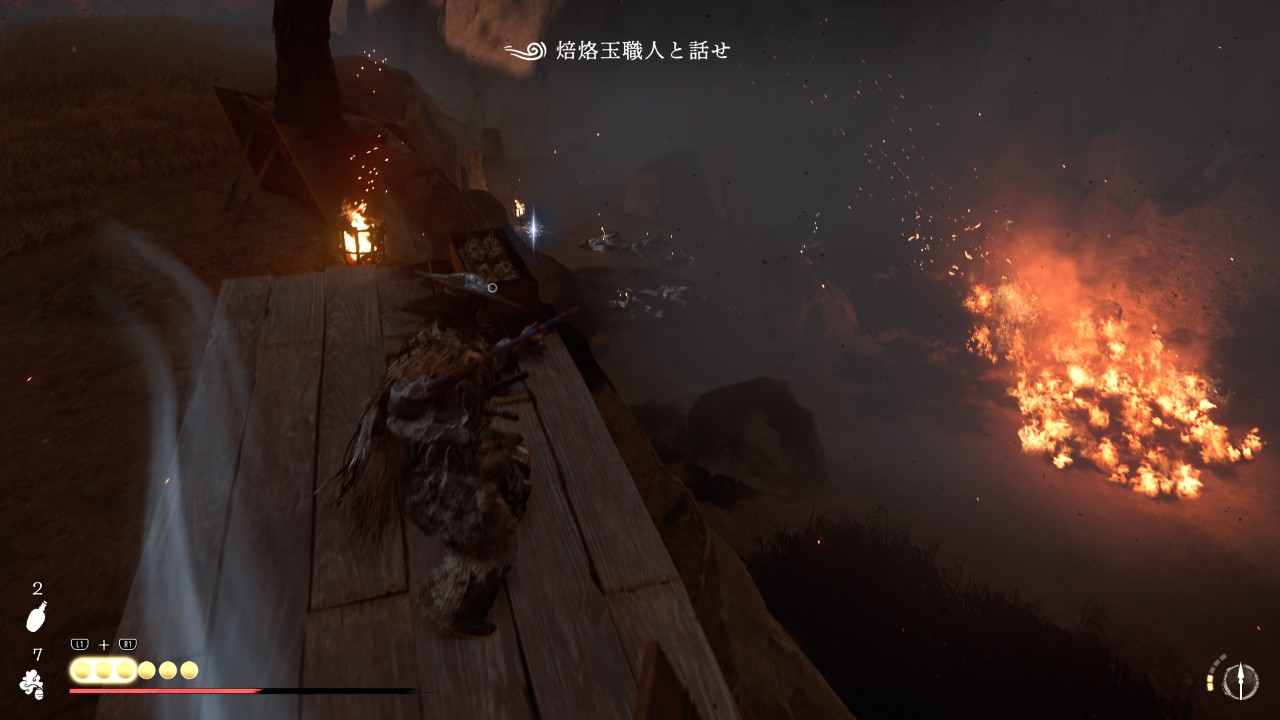Choose the smoke bomb item icon

coord(33,684)
